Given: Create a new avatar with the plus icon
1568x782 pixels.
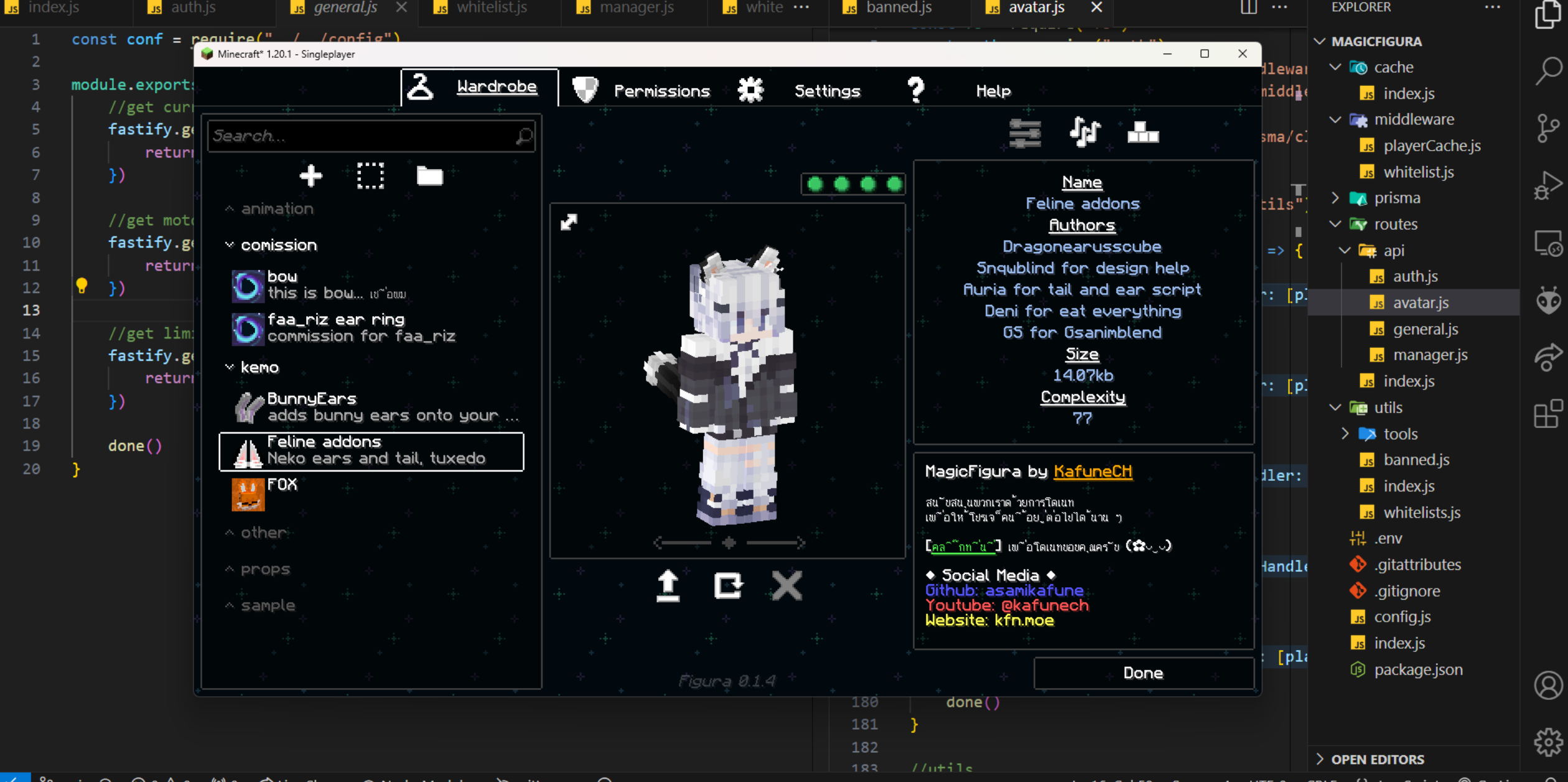Looking at the screenshot, I should coord(310,176).
